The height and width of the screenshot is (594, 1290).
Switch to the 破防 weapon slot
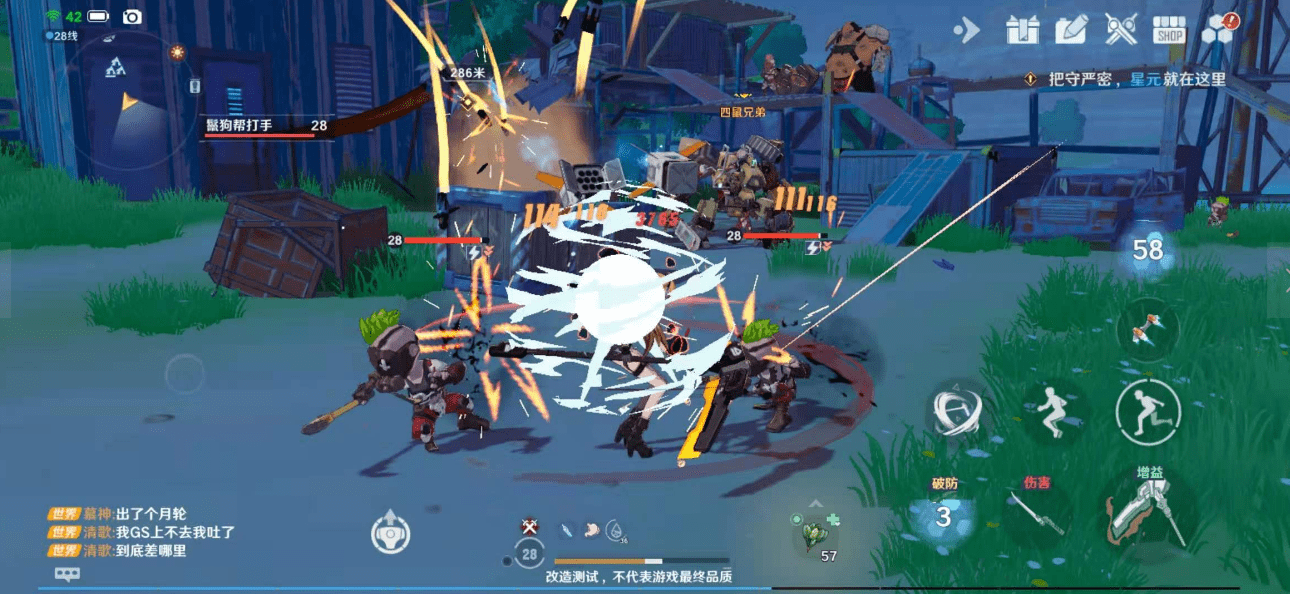(944, 515)
